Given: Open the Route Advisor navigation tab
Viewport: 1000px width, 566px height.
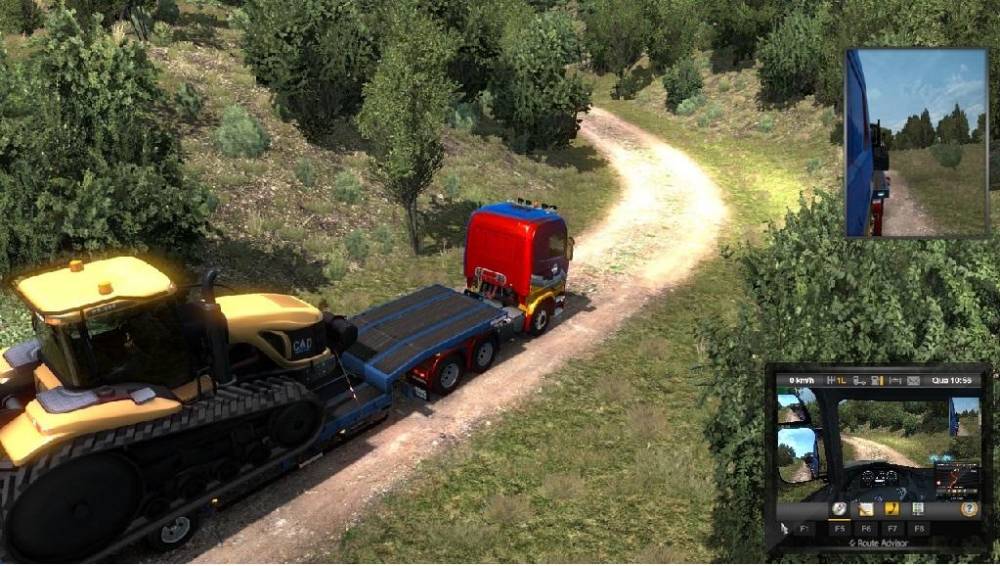Looking at the screenshot, I should pyautogui.click(x=839, y=508).
